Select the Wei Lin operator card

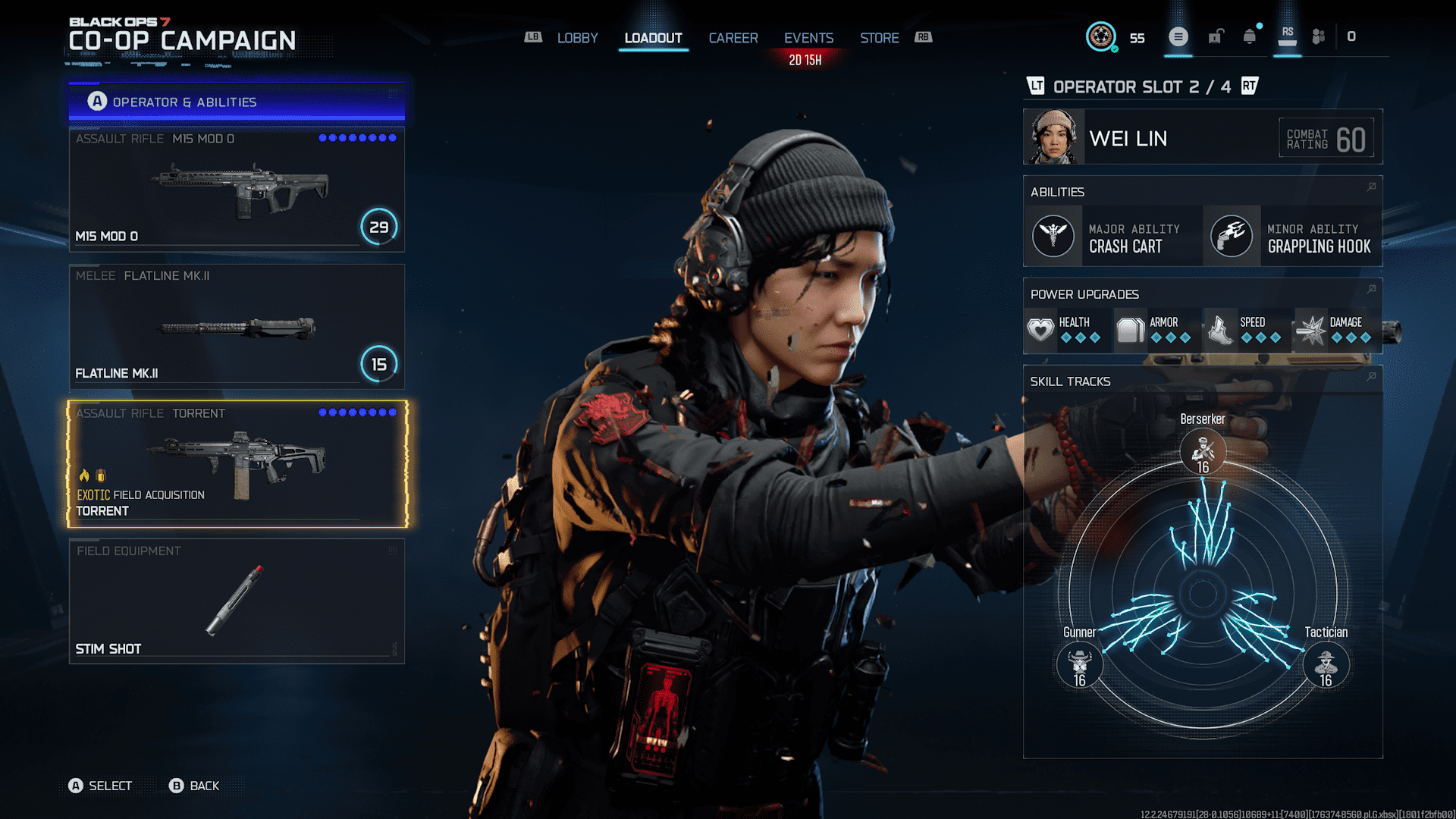pyautogui.click(x=1202, y=137)
